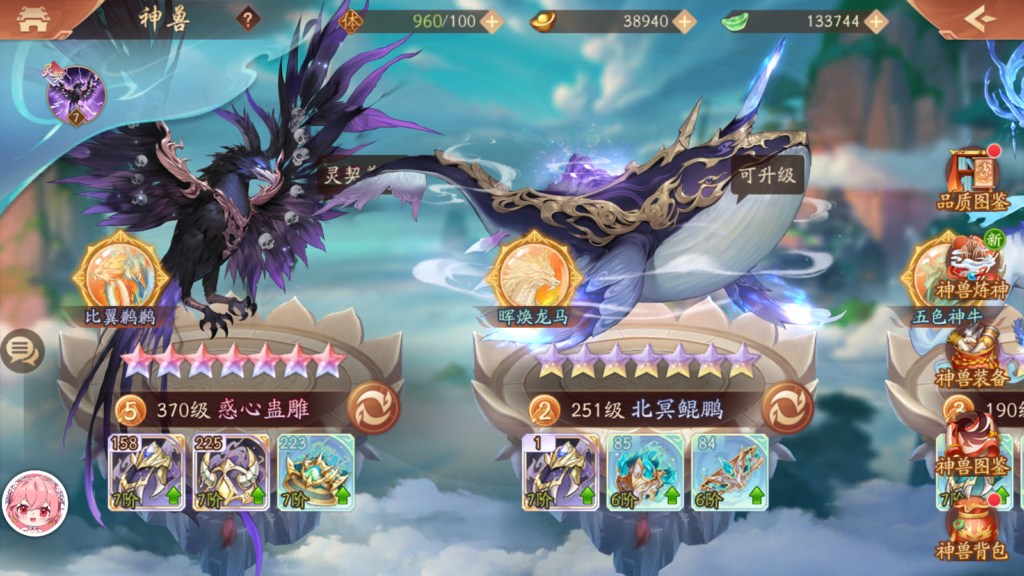Open the question mark help info
Screen dimensions: 1024x576
click(248, 19)
